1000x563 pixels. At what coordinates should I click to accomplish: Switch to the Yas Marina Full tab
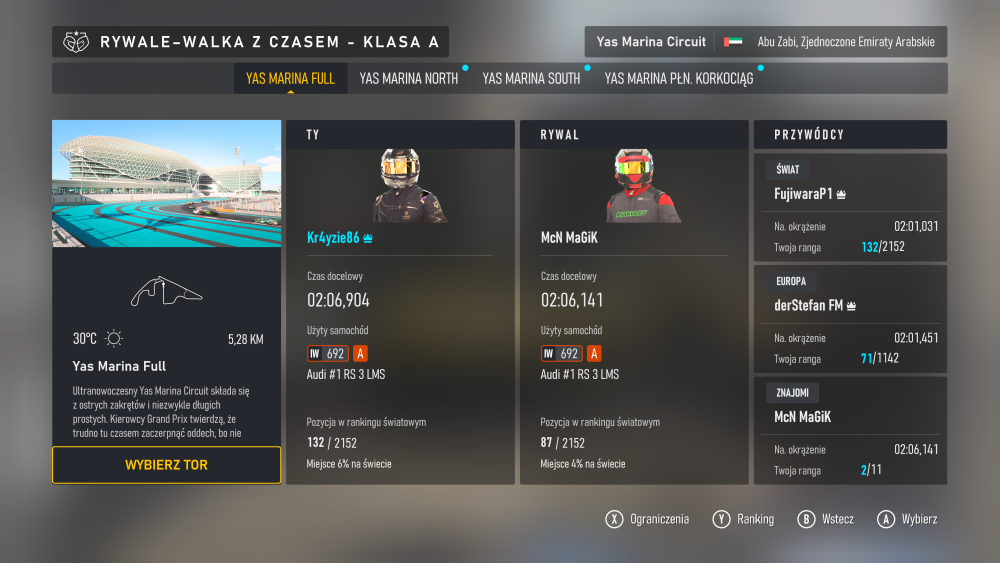[x=290, y=78]
